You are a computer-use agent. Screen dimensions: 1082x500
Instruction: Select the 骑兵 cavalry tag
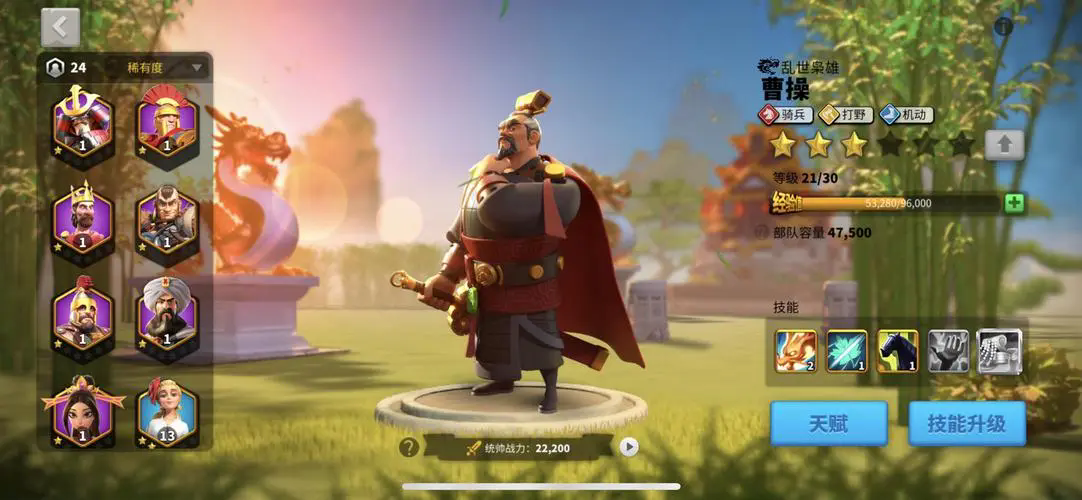coord(786,115)
